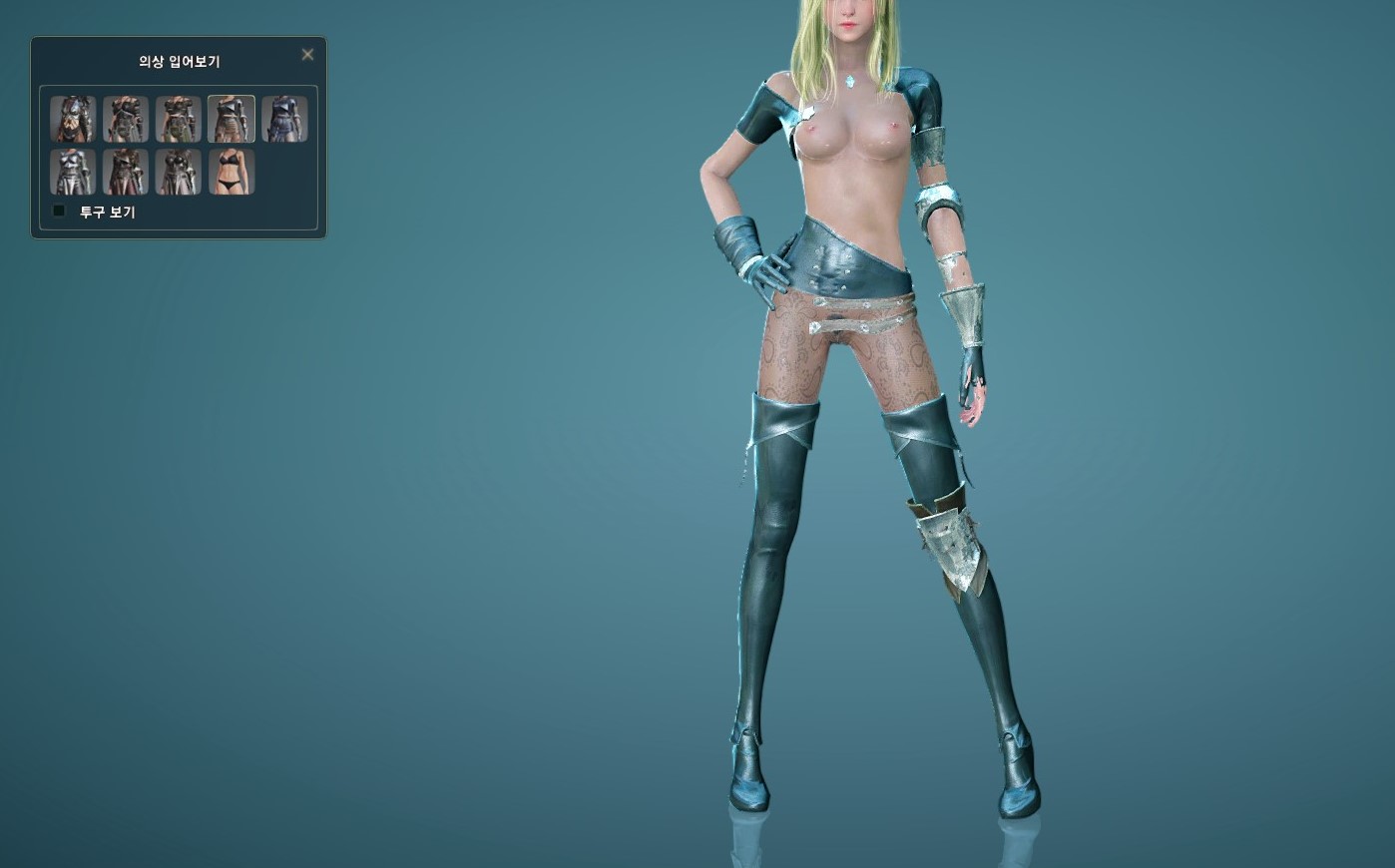Click inside the costume thumbnail grid area
Viewport: 1395px width, 868px height.
point(179,145)
